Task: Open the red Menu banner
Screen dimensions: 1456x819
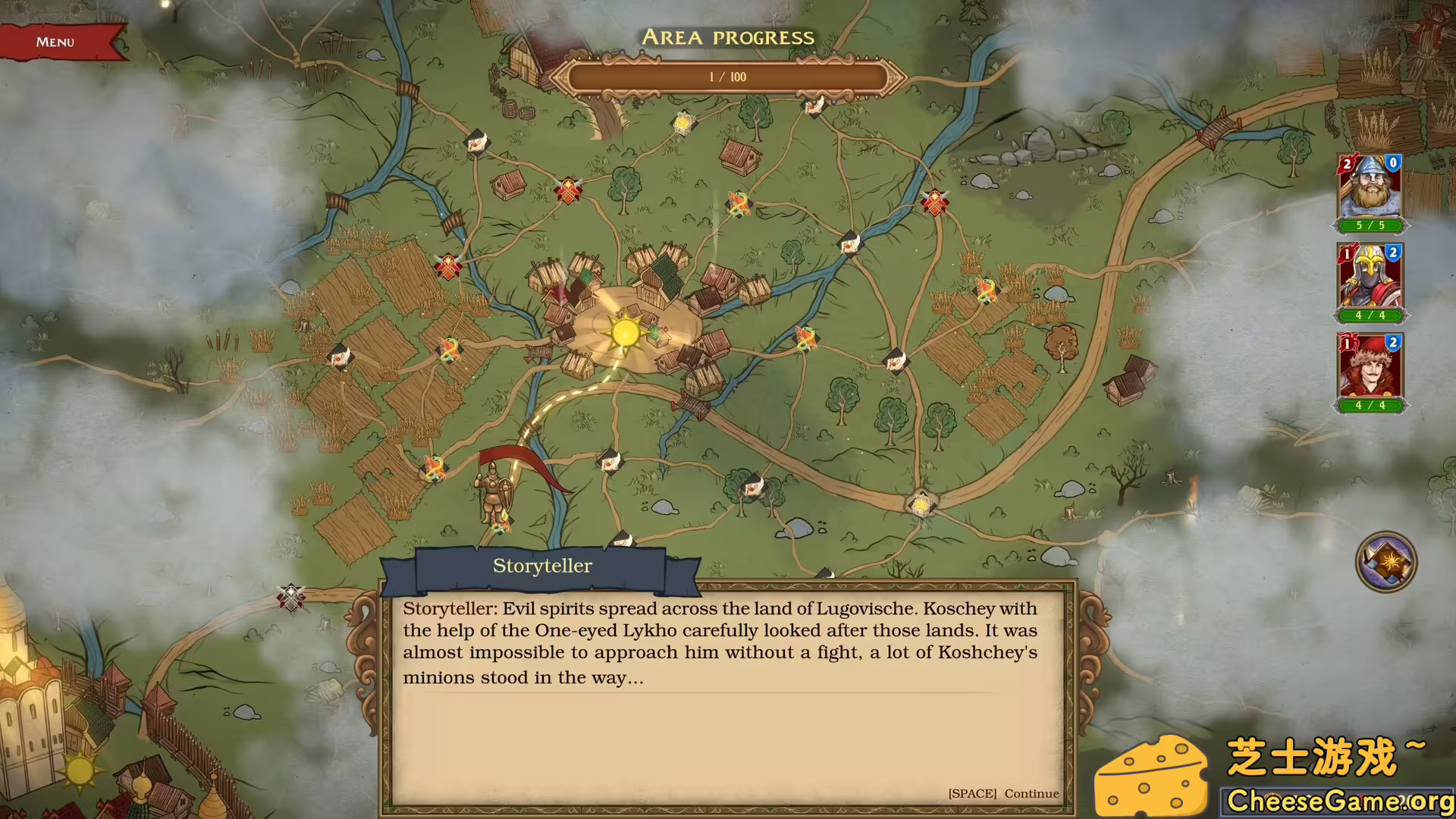Action: coord(57,42)
